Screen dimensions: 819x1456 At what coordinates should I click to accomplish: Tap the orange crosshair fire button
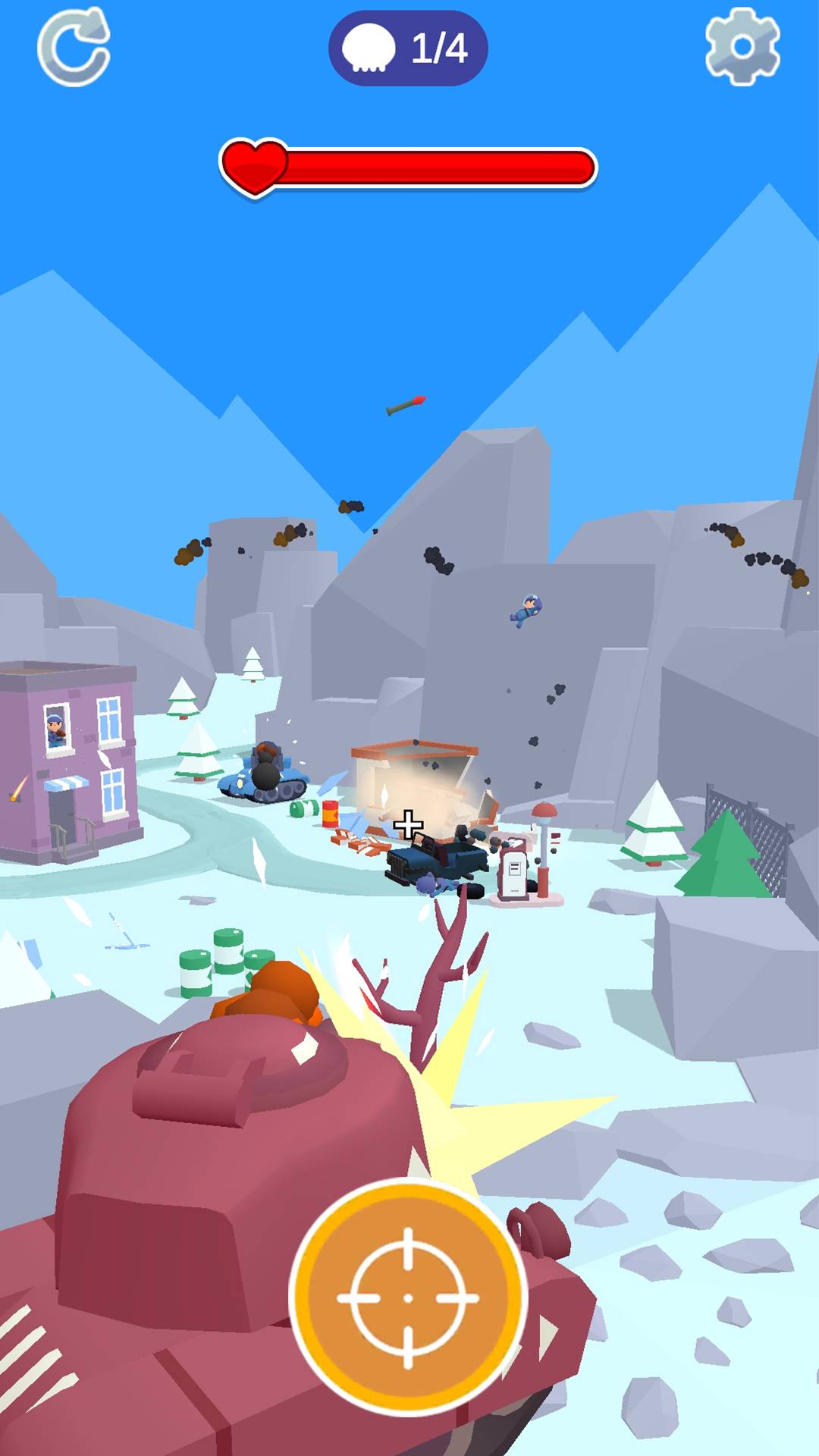(x=408, y=1297)
